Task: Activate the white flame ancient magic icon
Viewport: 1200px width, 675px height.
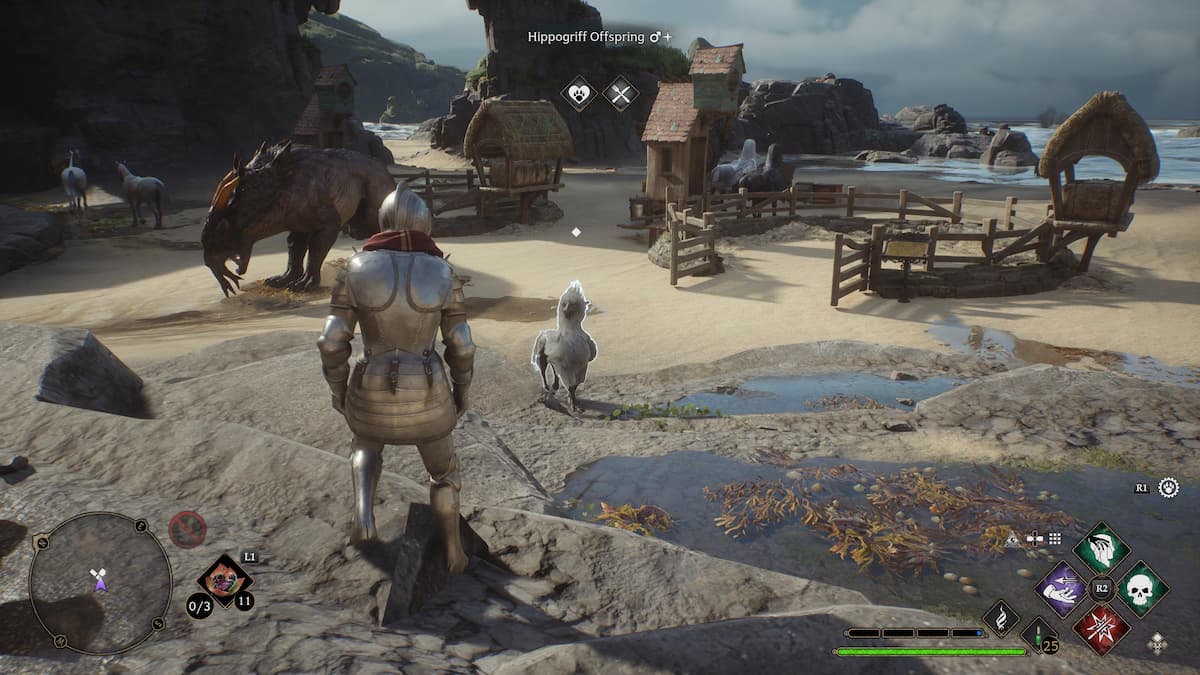Action: [x=1001, y=618]
